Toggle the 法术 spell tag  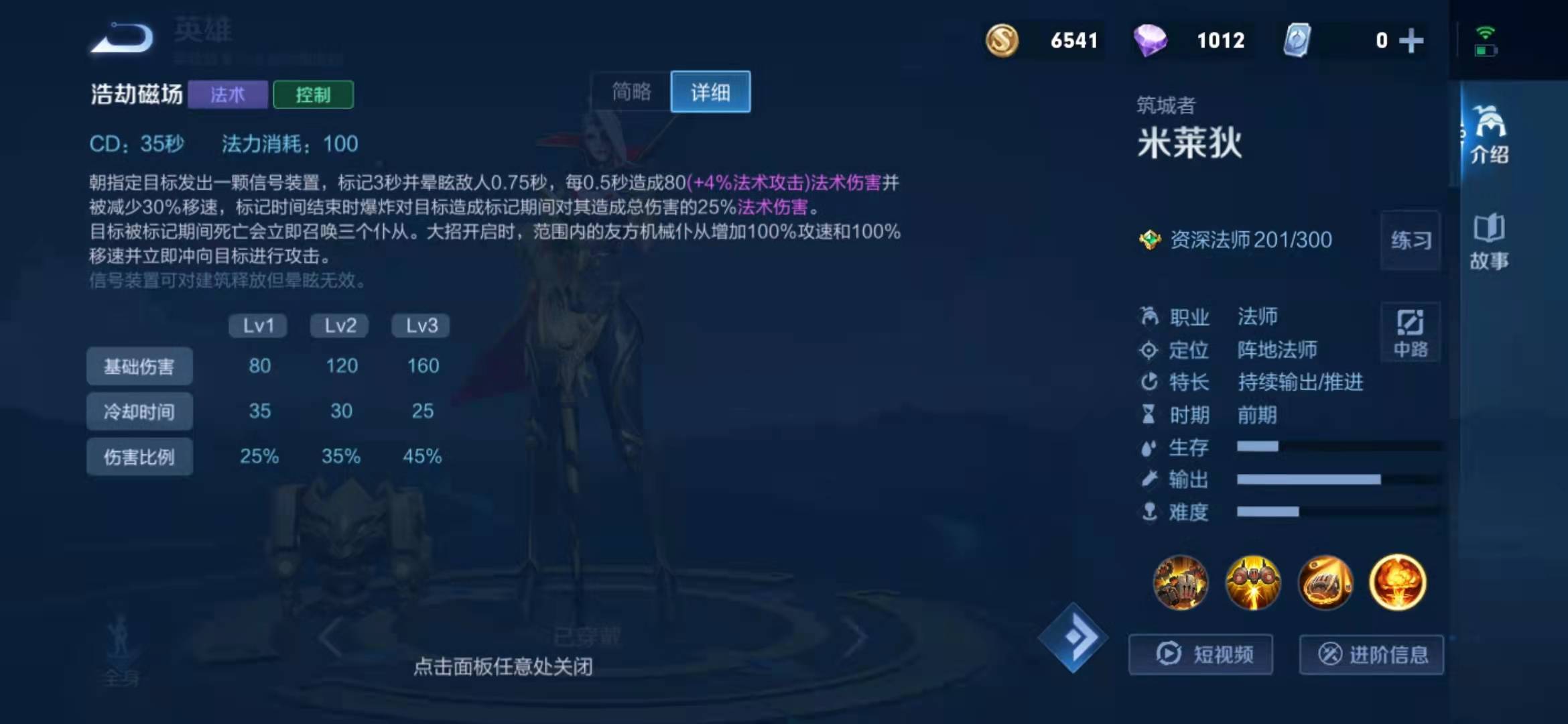click(x=228, y=95)
